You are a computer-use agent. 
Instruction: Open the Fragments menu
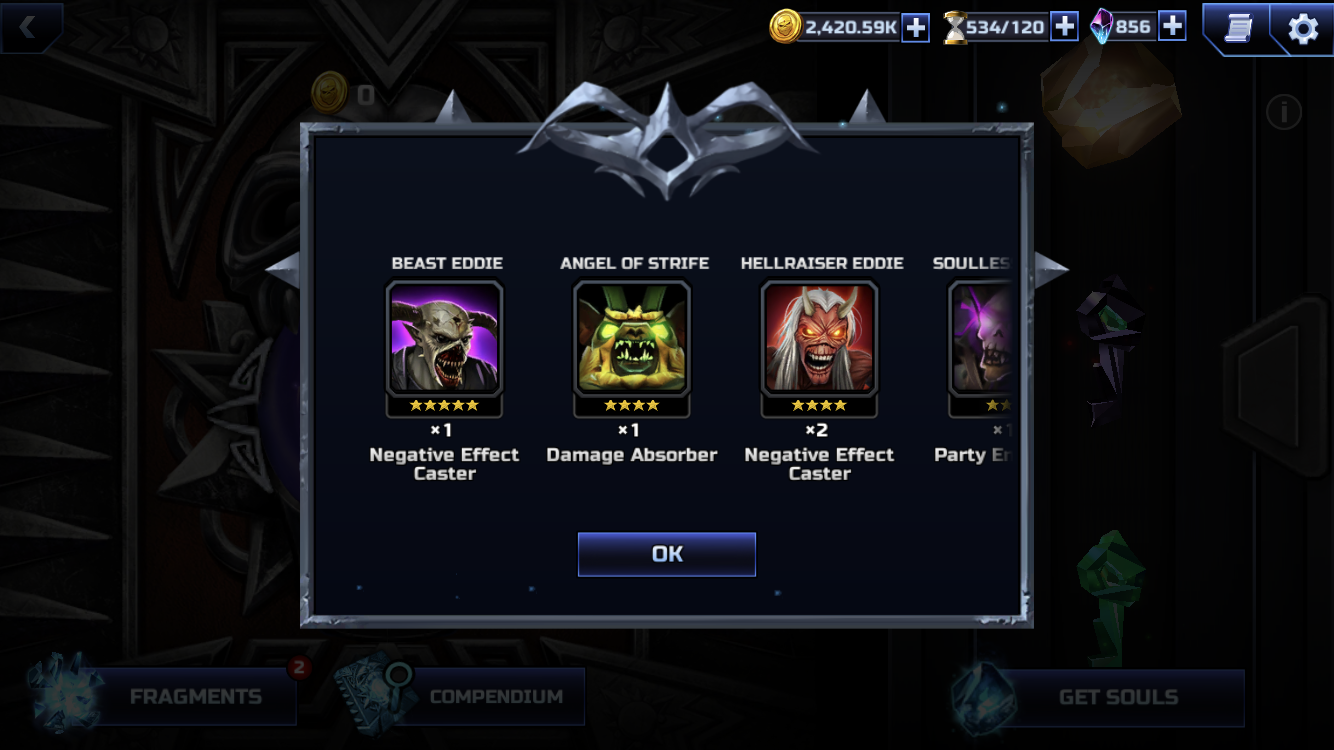click(195, 697)
